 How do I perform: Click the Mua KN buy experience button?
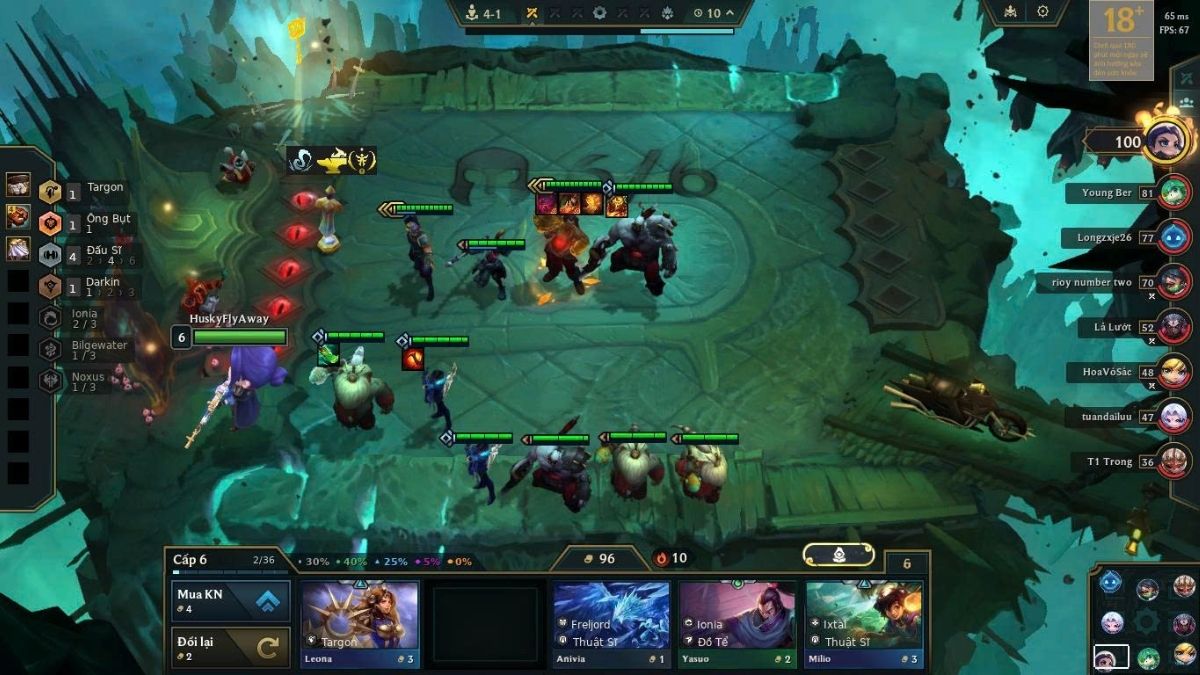click(x=231, y=600)
